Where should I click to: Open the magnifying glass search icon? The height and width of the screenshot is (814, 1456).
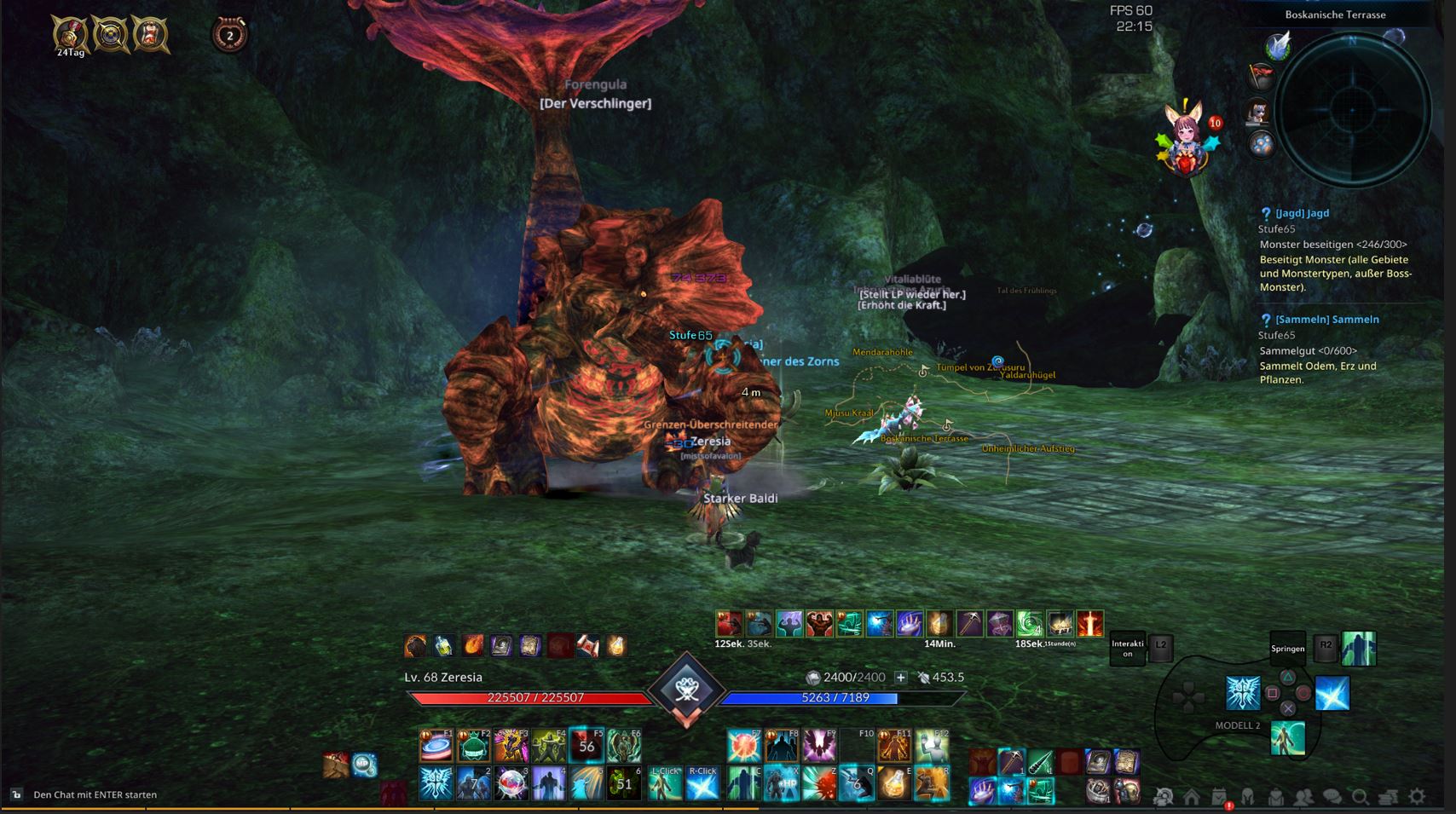coord(1361,797)
